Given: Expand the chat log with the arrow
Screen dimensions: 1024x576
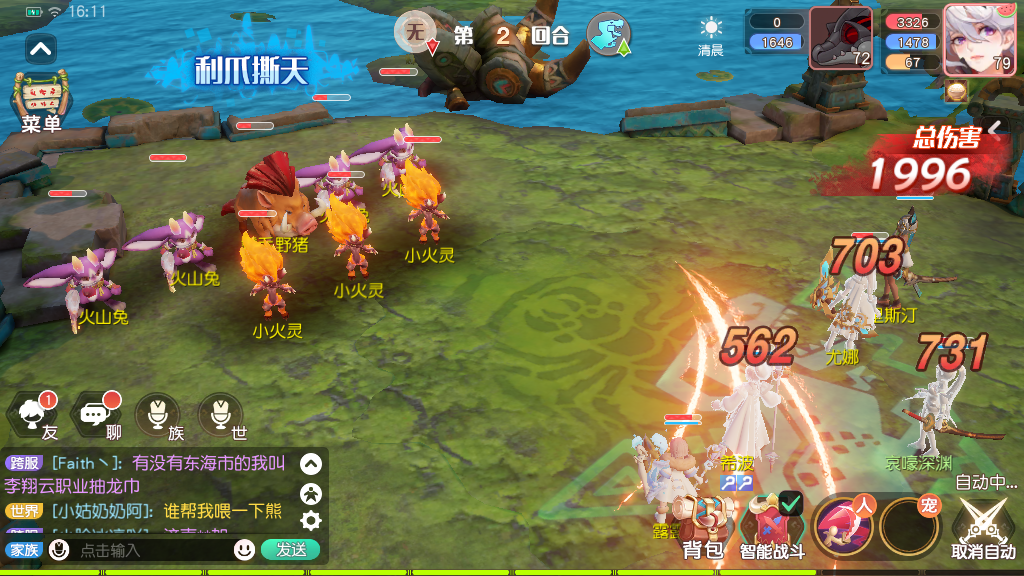Looking at the screenshot, I should point(311,464).
